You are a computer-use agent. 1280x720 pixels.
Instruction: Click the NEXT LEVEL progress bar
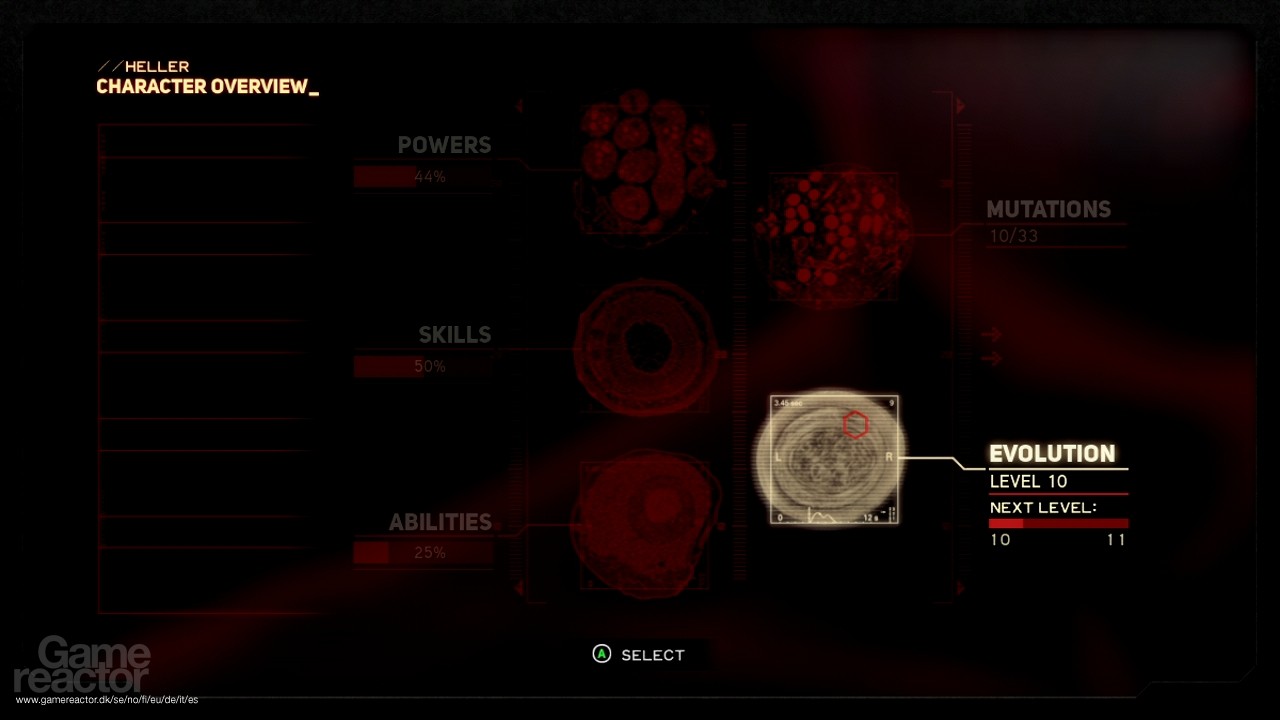click(1058, 522)
